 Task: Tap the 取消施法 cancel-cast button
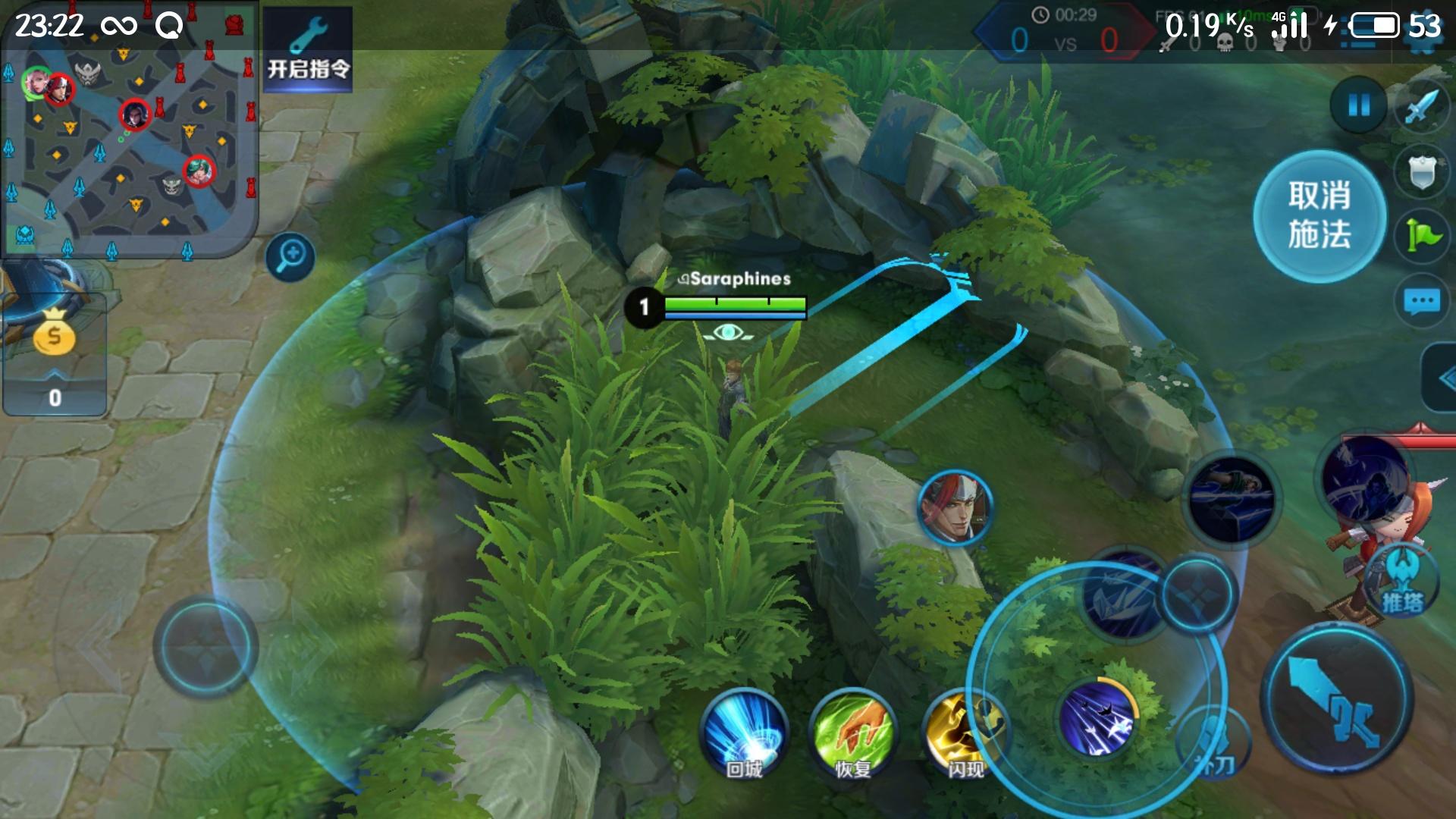click(1319, 216)
